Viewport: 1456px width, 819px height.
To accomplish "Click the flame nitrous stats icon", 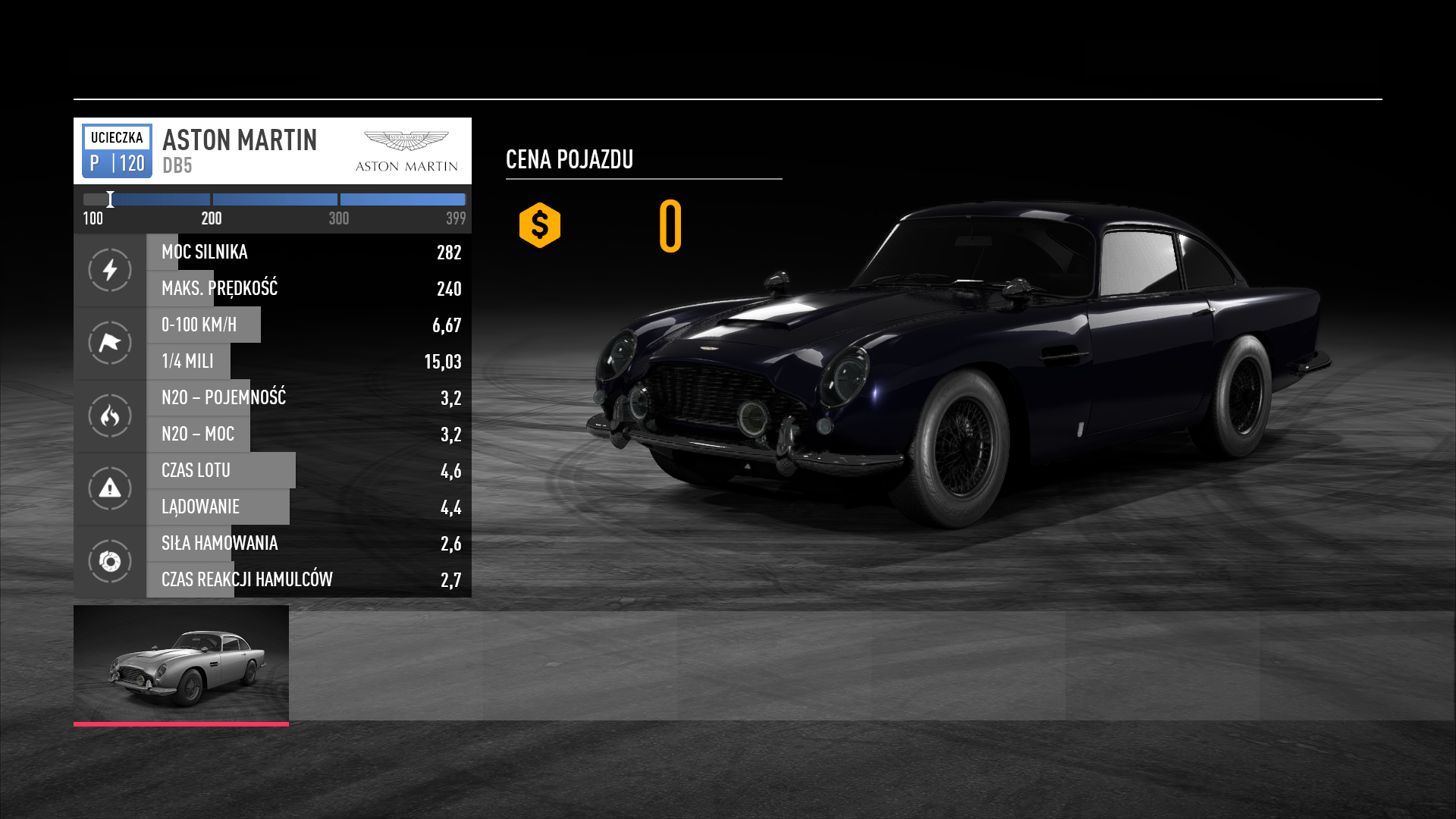I will [110, 416].
